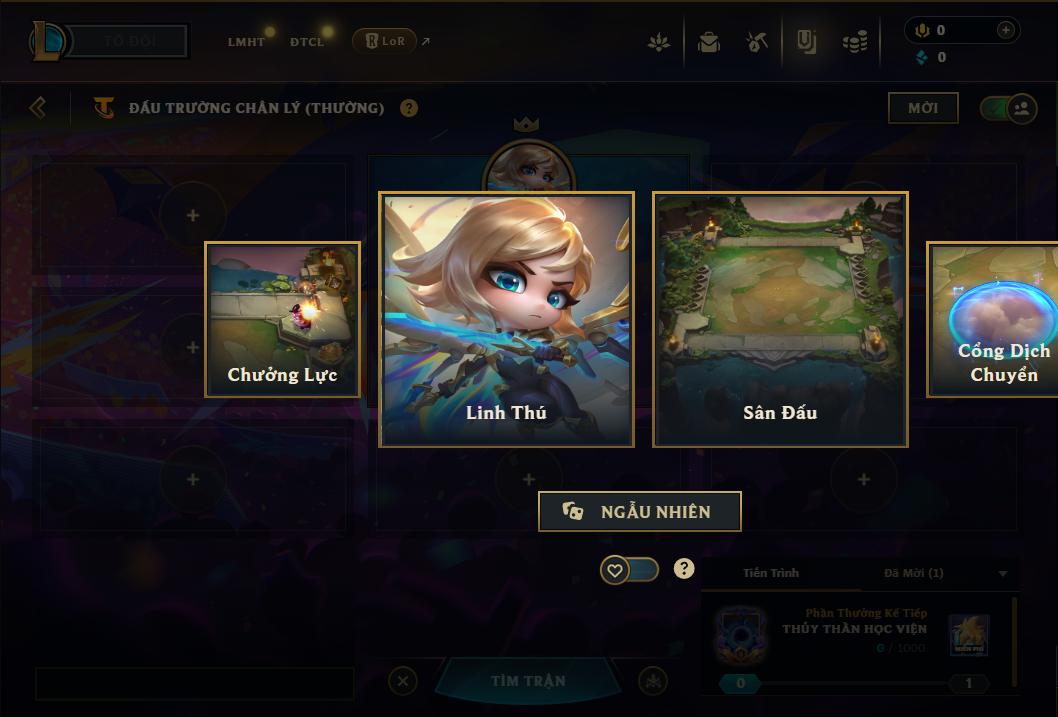The image size is (1058, 717).
Task: Choose the Sân Đấu arena card
Action: point(780,319)
